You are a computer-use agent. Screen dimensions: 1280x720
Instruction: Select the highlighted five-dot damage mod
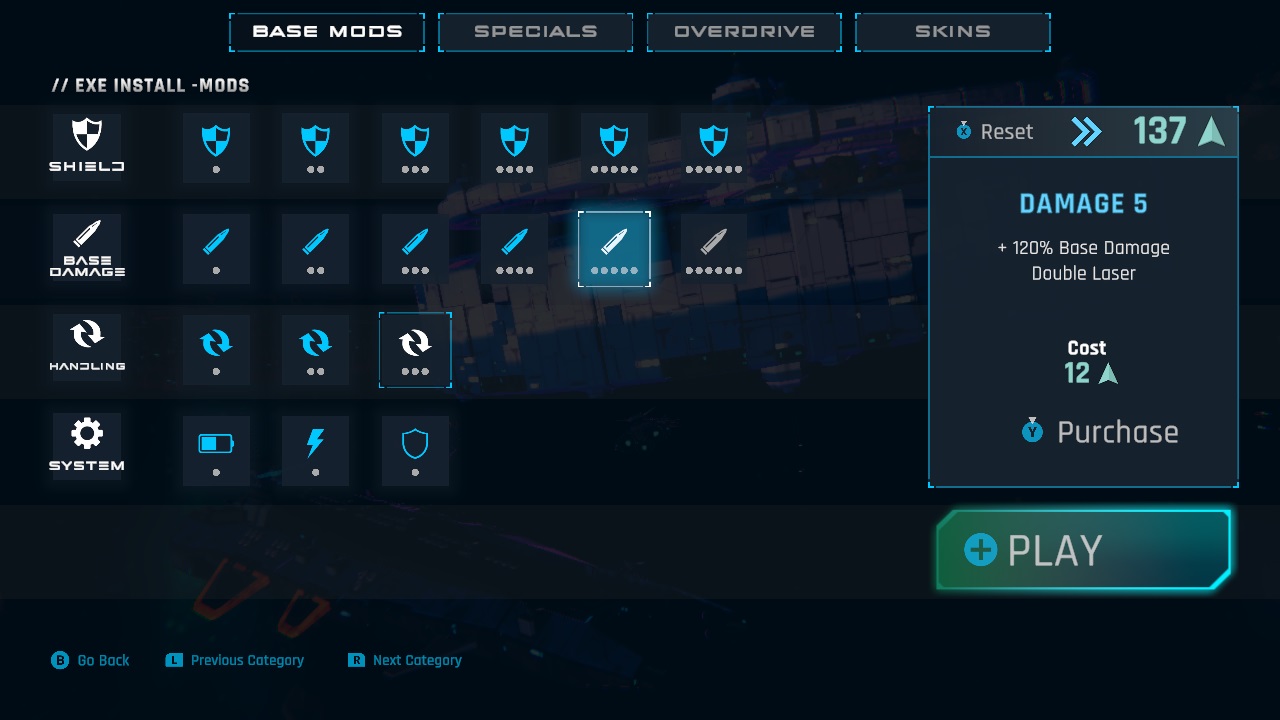tap(614, 248)
